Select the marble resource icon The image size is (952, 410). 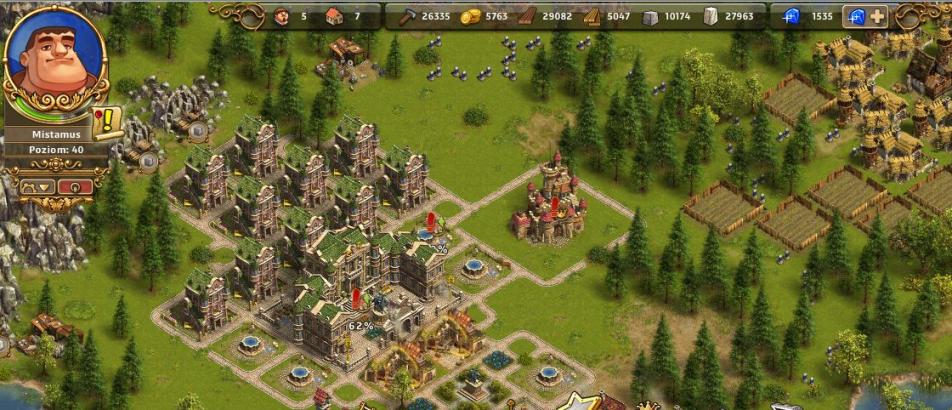pos(711,16)
